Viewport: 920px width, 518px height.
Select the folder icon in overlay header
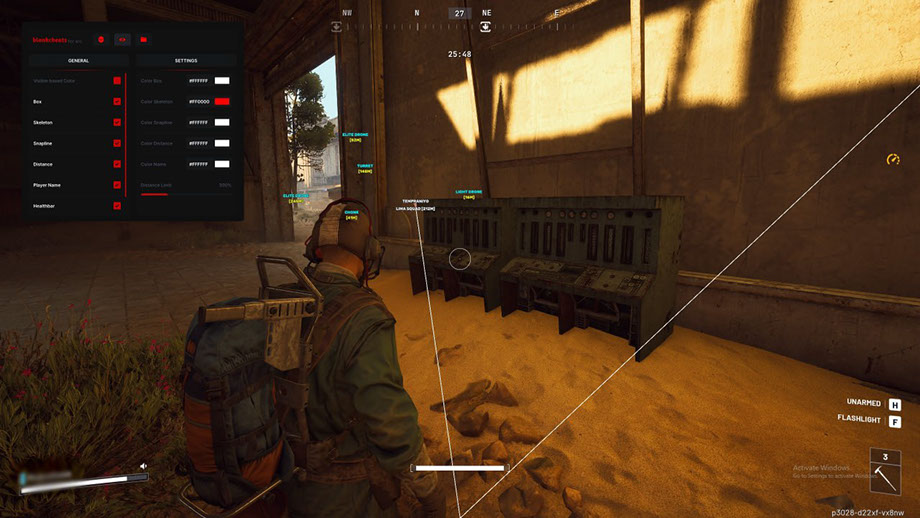point(144,40)
